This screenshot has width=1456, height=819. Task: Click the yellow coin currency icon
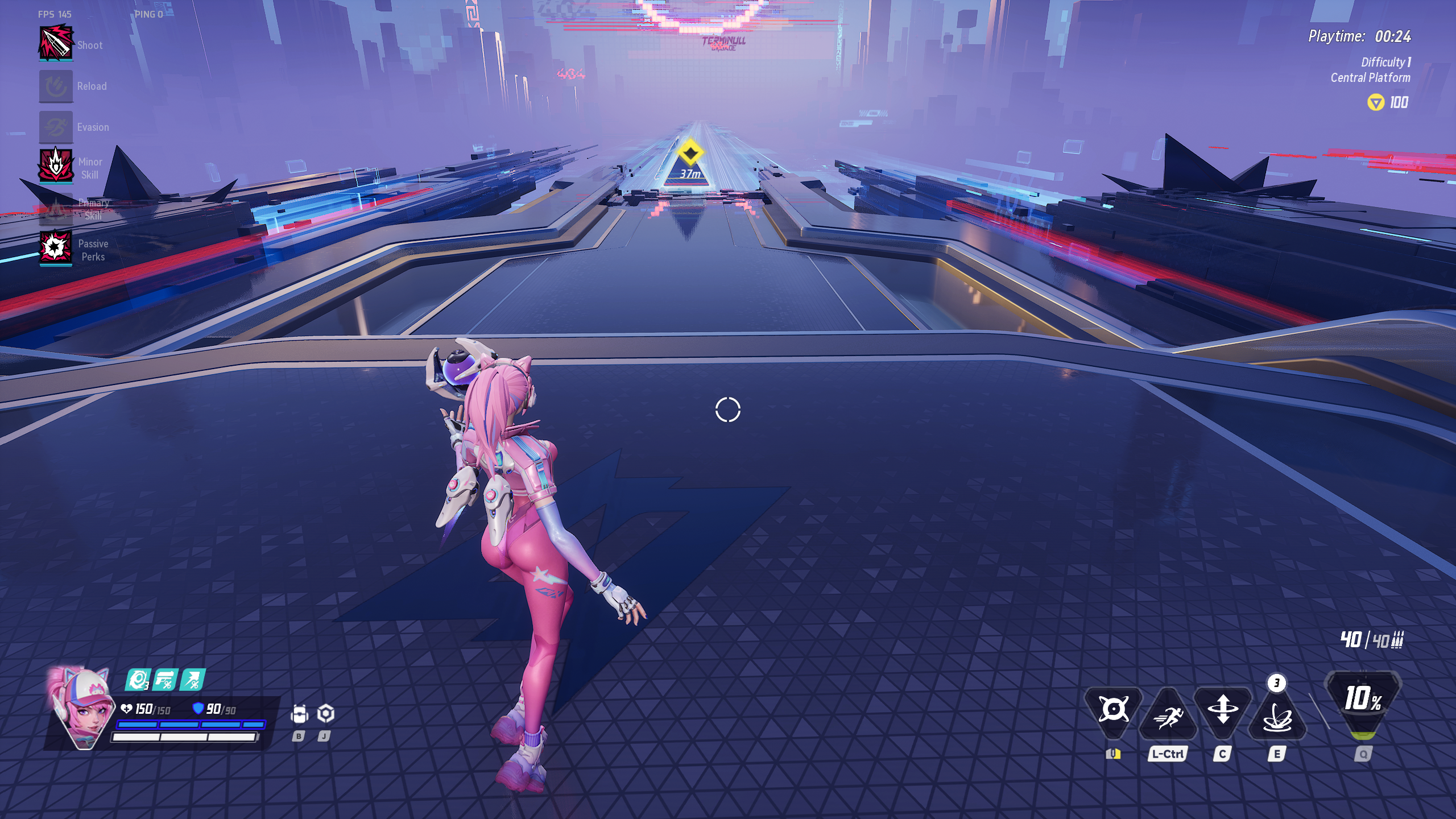1375,103
